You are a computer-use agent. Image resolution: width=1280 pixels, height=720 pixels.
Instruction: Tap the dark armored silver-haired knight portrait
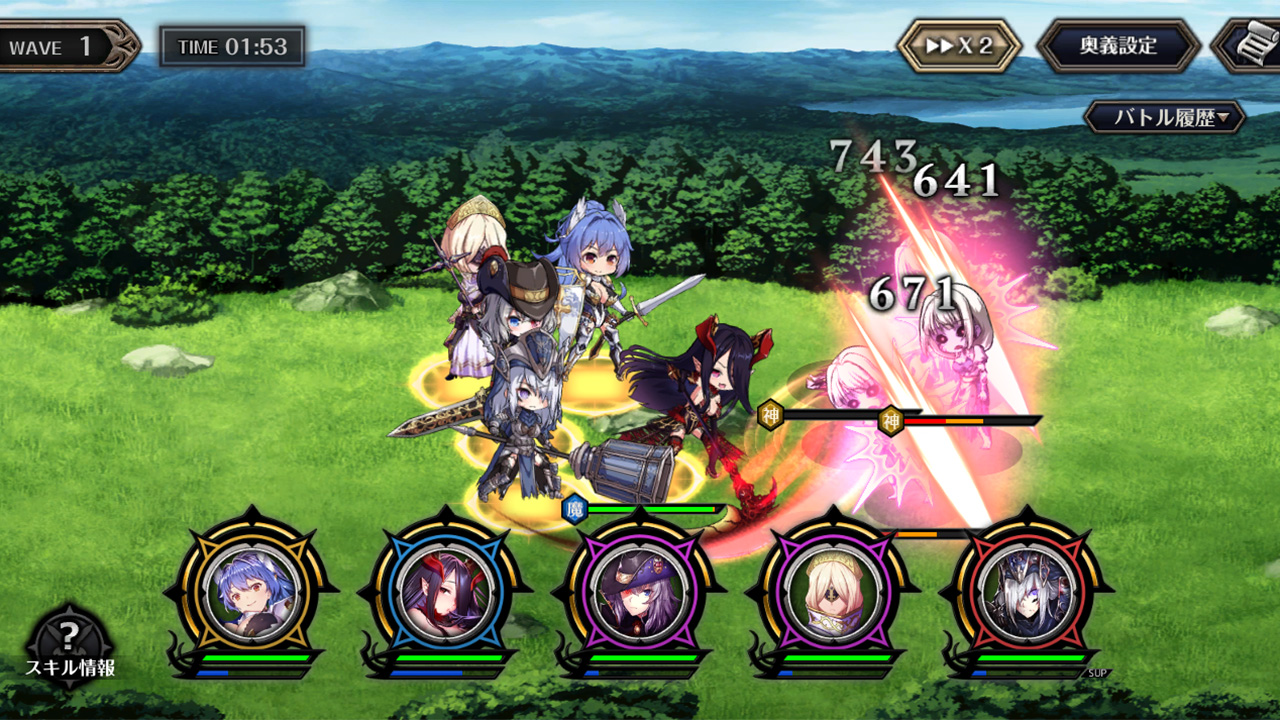pos(1026,590)
